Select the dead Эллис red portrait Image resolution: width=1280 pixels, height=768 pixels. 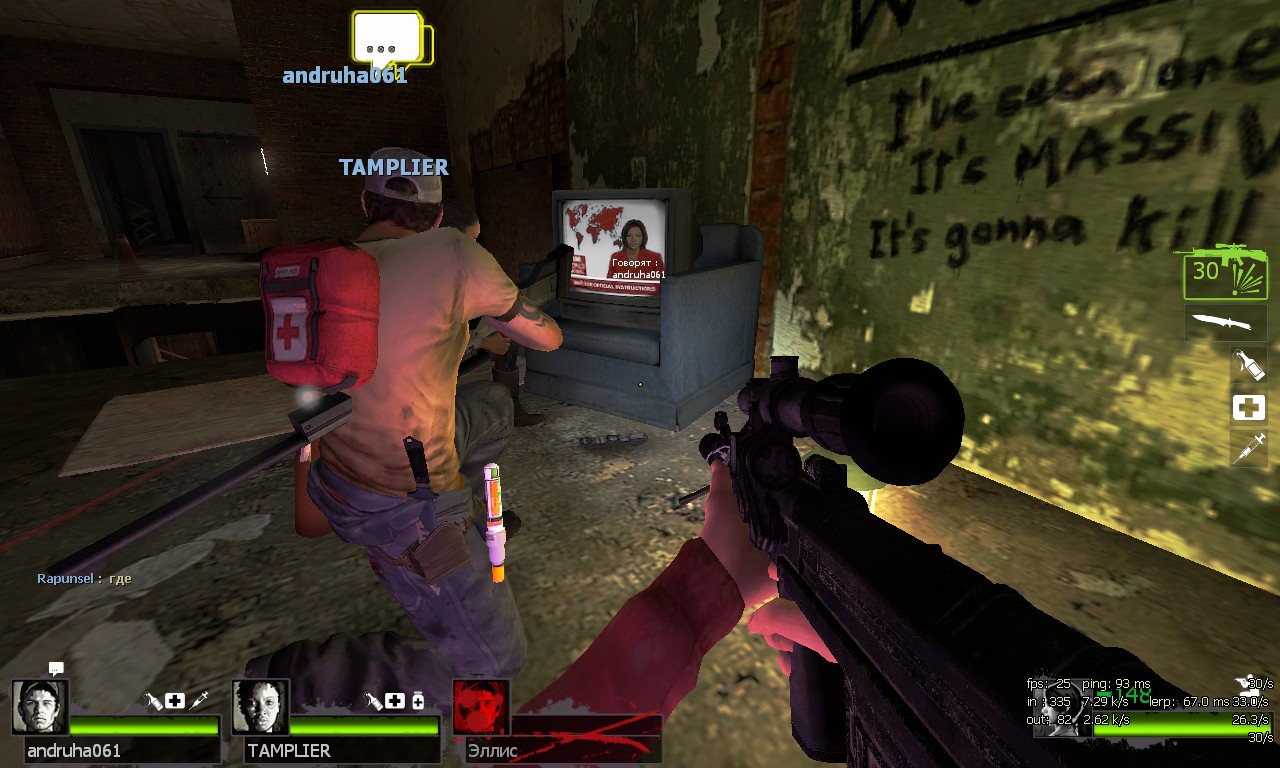pyautogui.click(x=481, y=707)
